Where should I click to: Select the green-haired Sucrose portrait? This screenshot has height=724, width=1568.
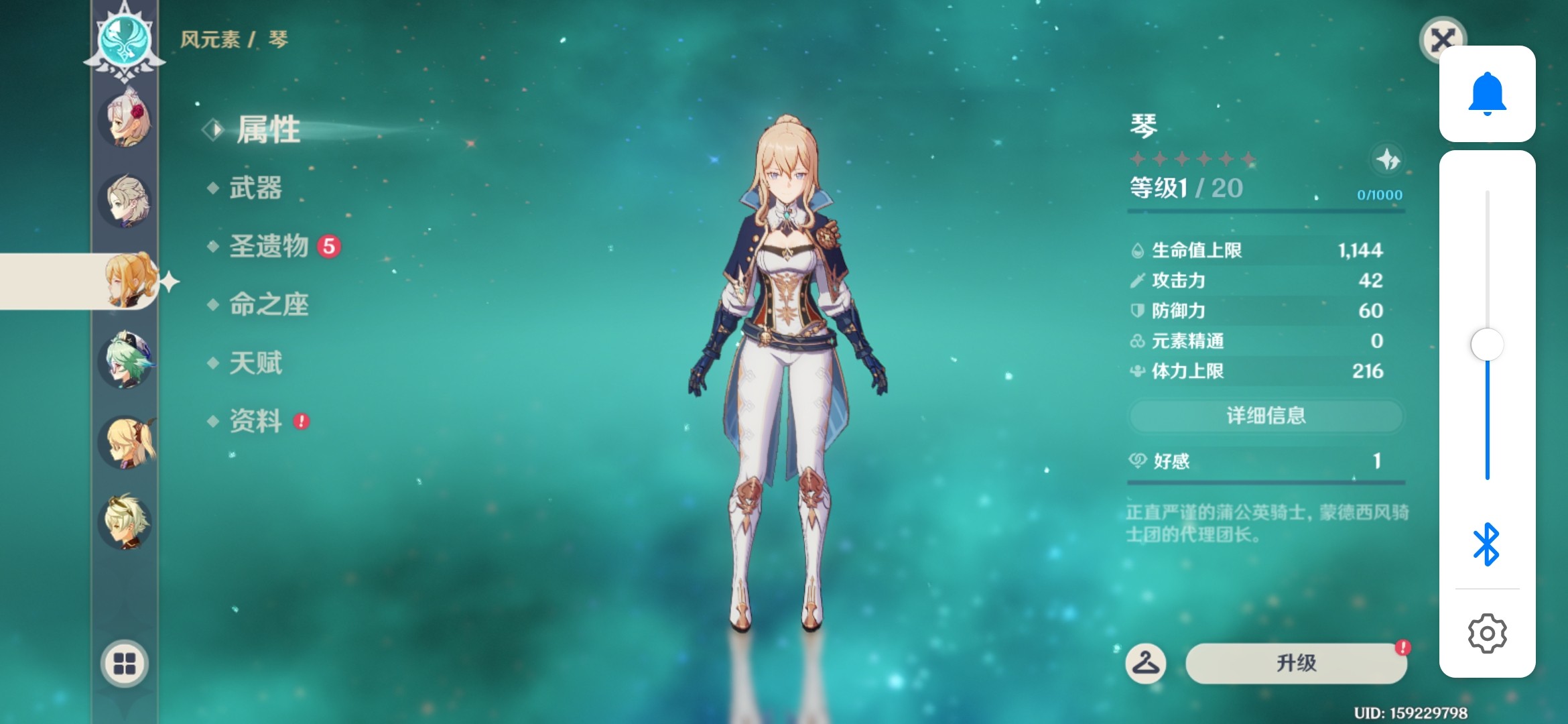click(125, 361)
